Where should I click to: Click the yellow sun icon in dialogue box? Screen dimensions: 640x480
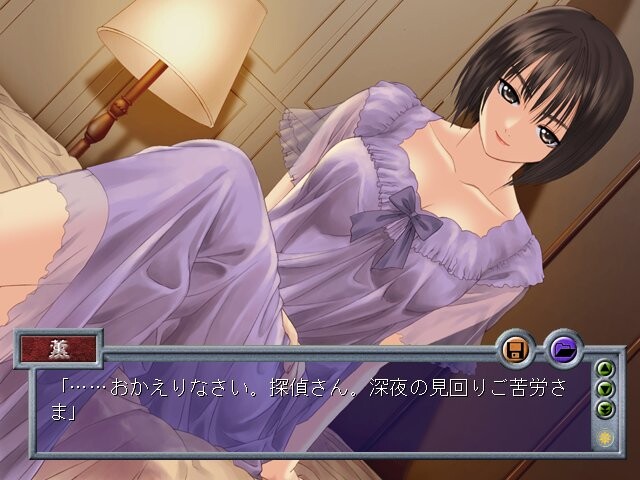[604, 438]
